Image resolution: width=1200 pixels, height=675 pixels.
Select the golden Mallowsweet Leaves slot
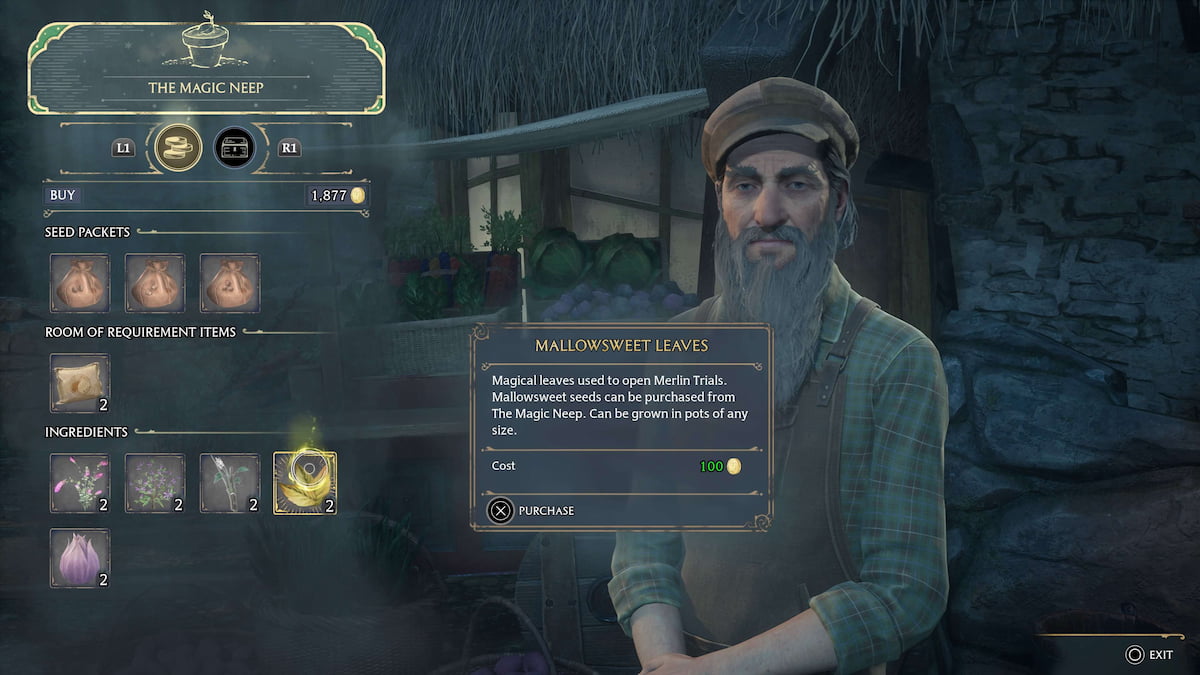coord(305,483)
